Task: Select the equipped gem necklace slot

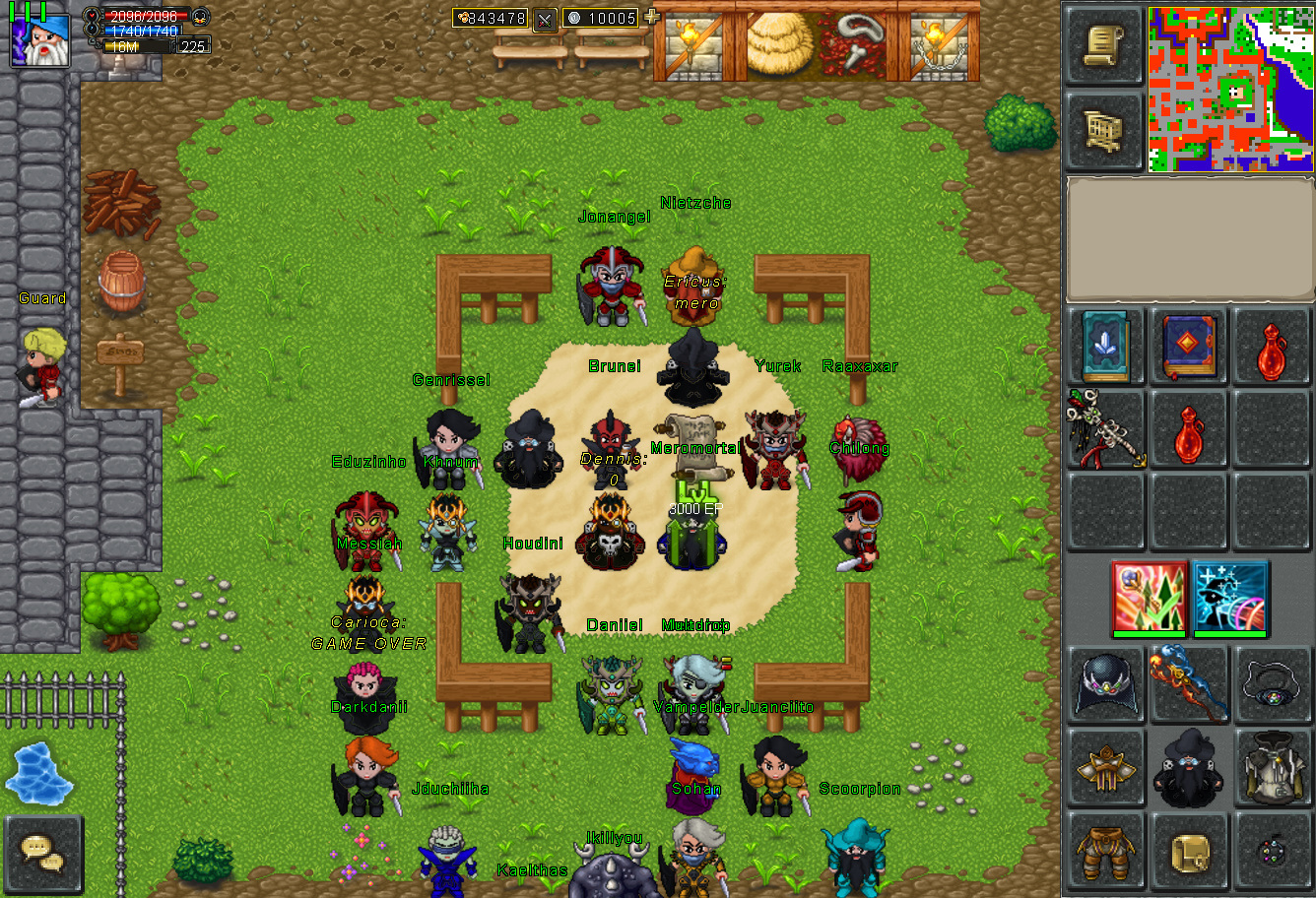Action: (x=1272, y=683)
